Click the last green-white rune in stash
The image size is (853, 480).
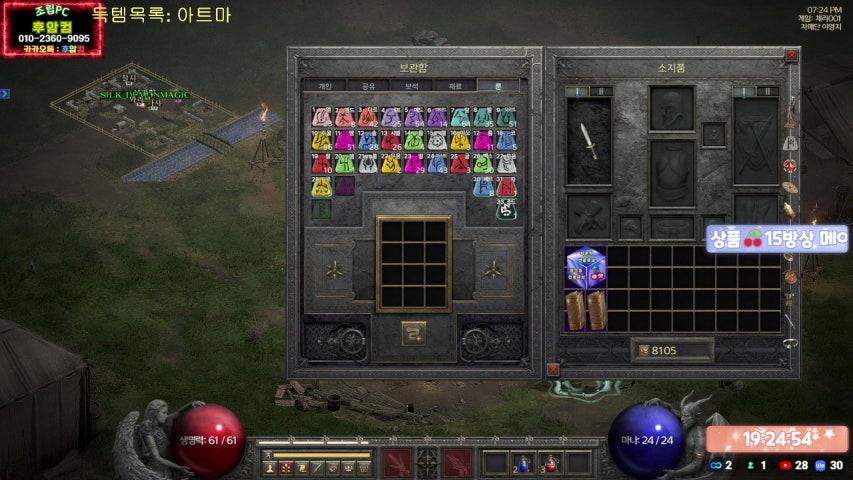(507, 210)
